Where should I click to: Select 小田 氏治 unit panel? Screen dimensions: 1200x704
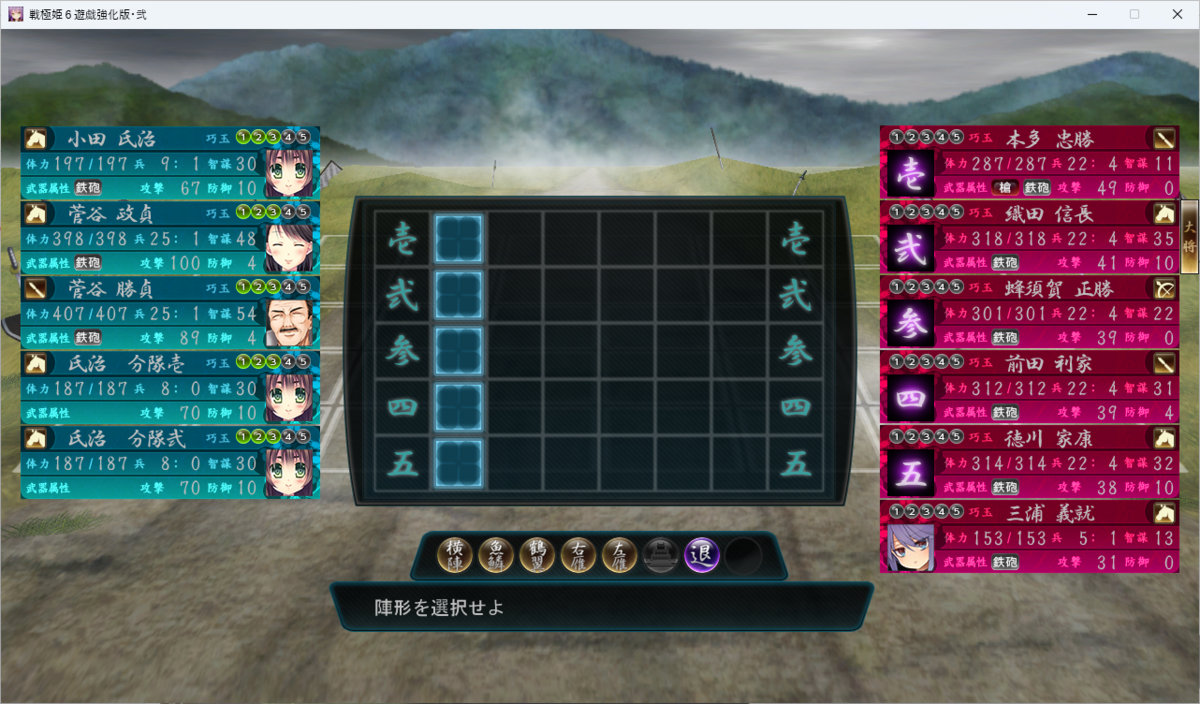pos(170,163)
